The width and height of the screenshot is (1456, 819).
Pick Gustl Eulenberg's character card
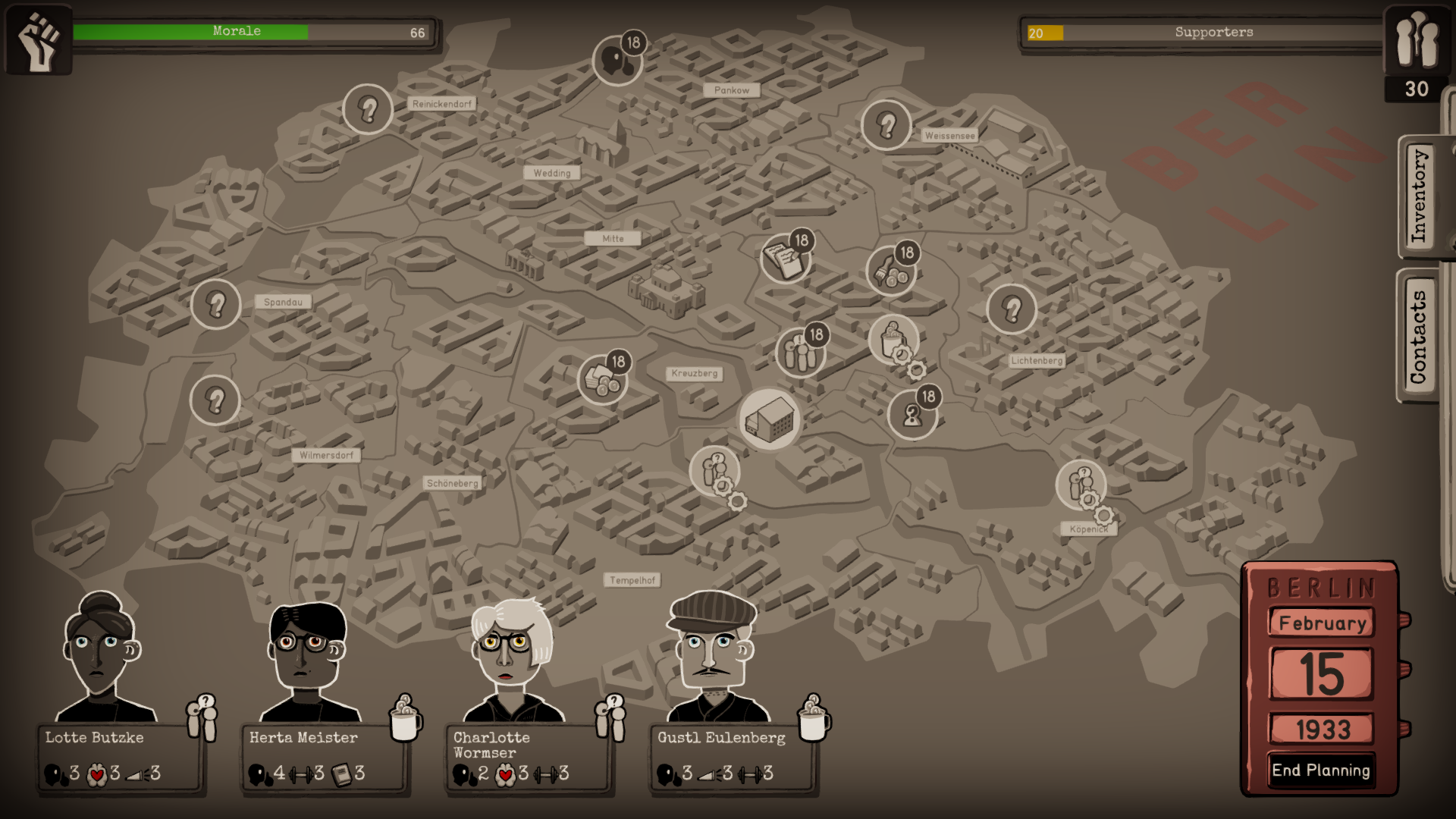click(732, 757)
